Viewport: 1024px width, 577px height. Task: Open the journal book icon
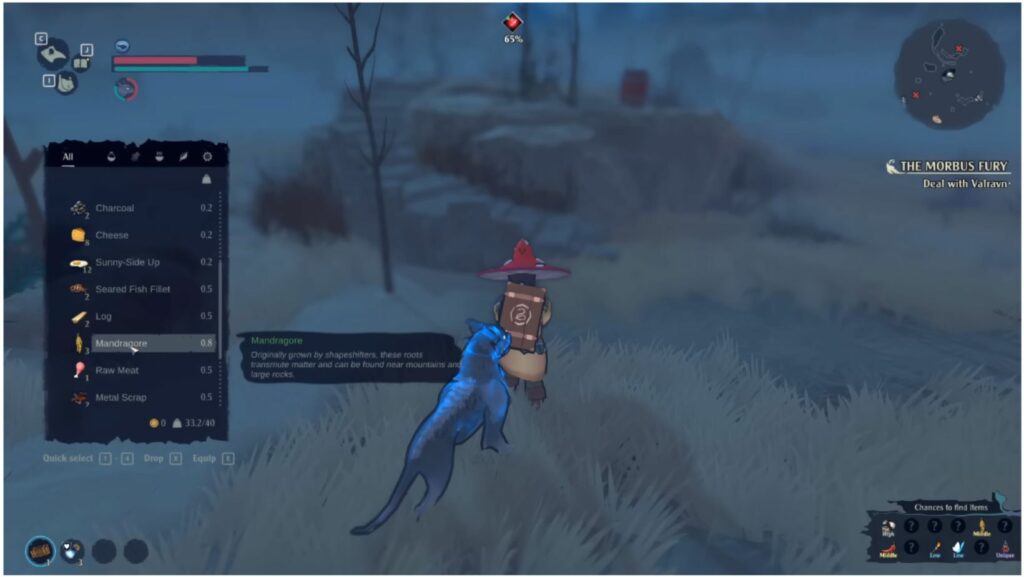click(80, 63)
